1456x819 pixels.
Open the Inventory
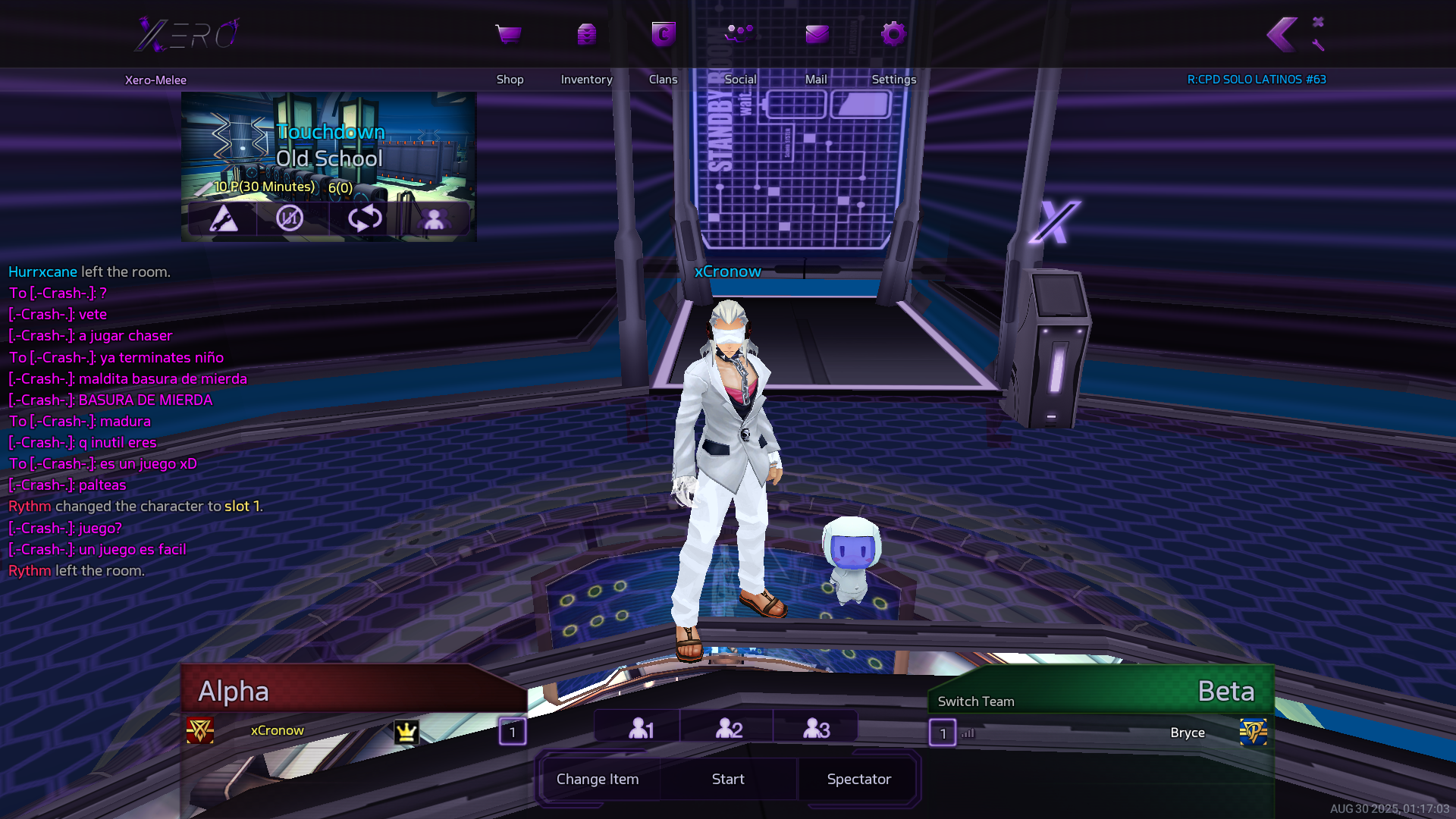pos(586,35)
